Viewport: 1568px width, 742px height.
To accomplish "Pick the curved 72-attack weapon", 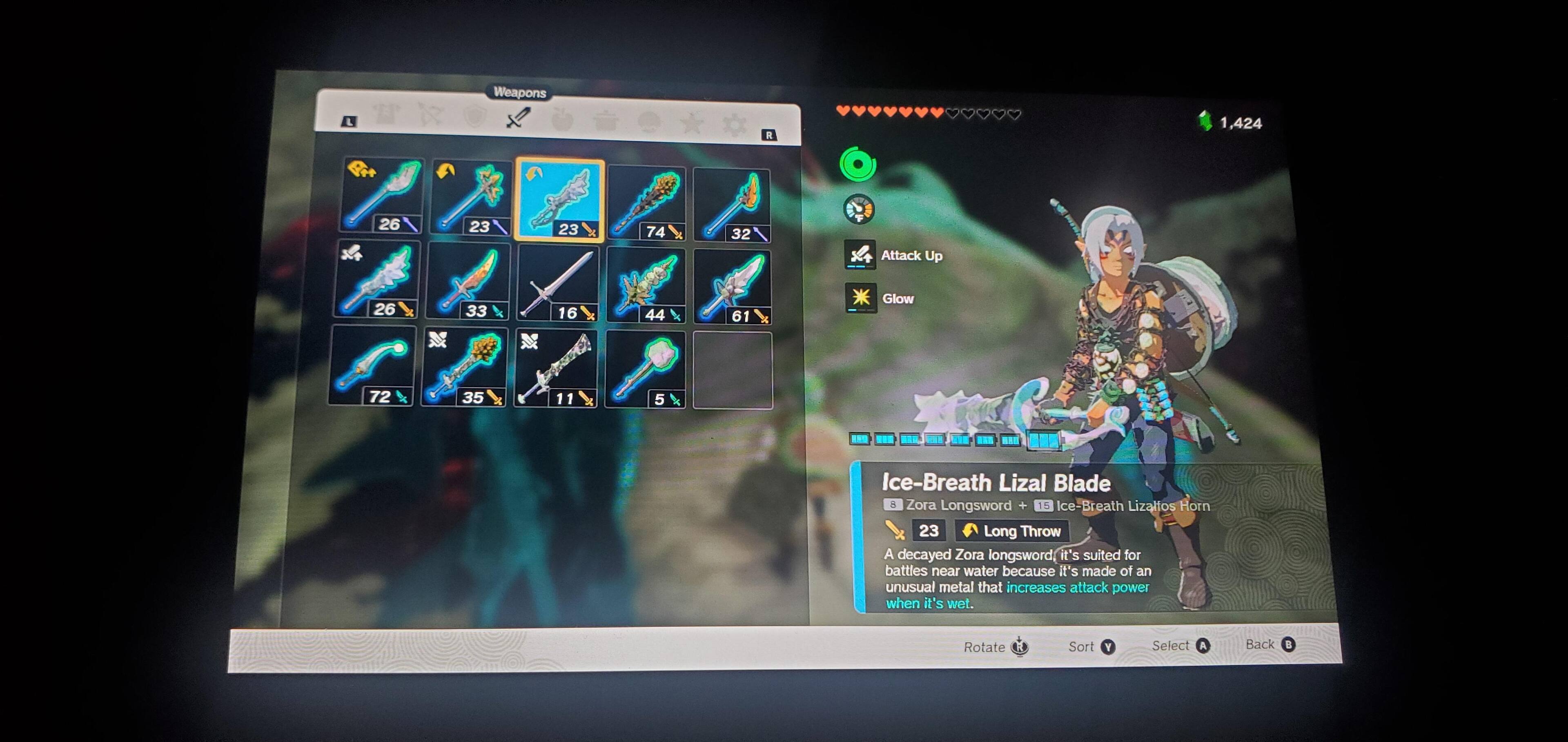I will pyautogui.click(x=372, y=366).
